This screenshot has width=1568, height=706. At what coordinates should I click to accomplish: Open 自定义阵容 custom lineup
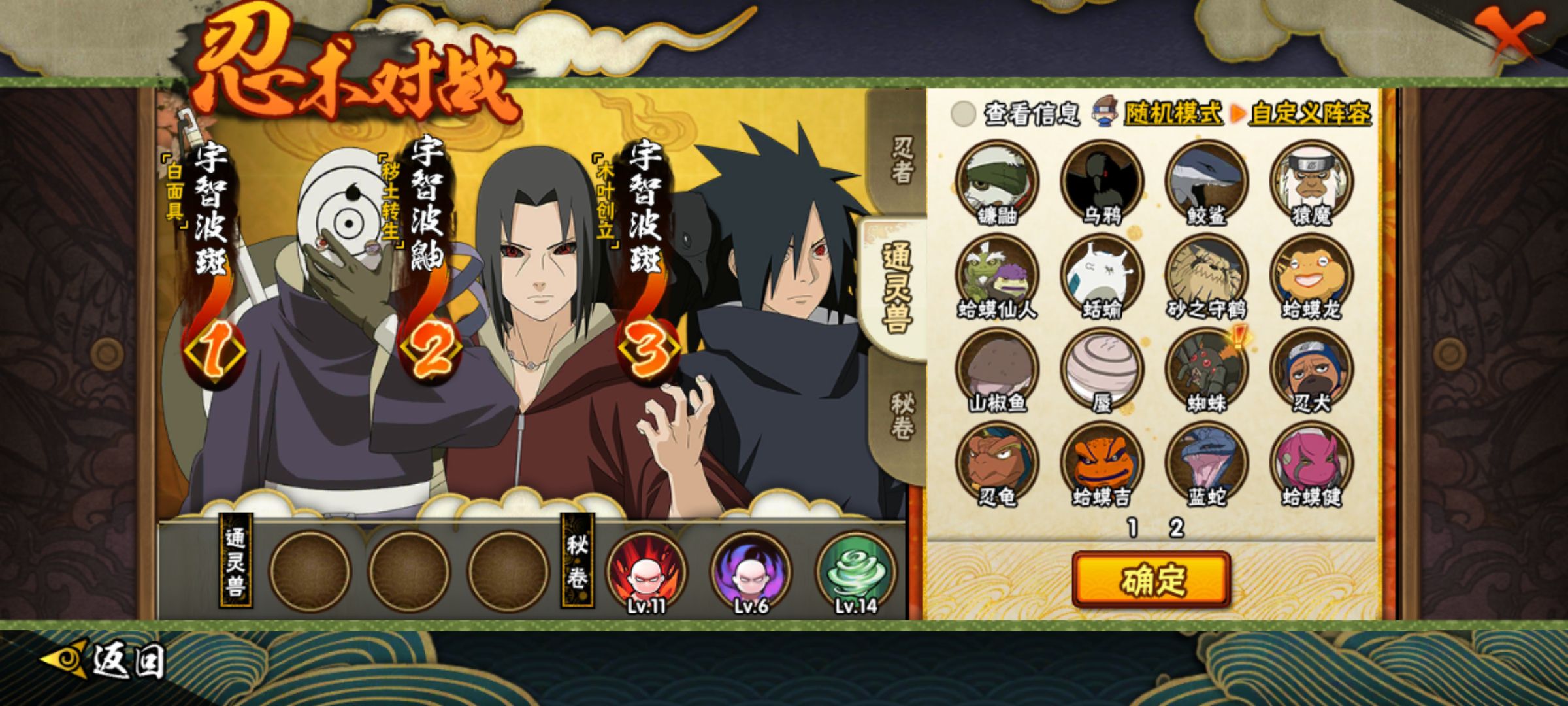coord(1309,114)
